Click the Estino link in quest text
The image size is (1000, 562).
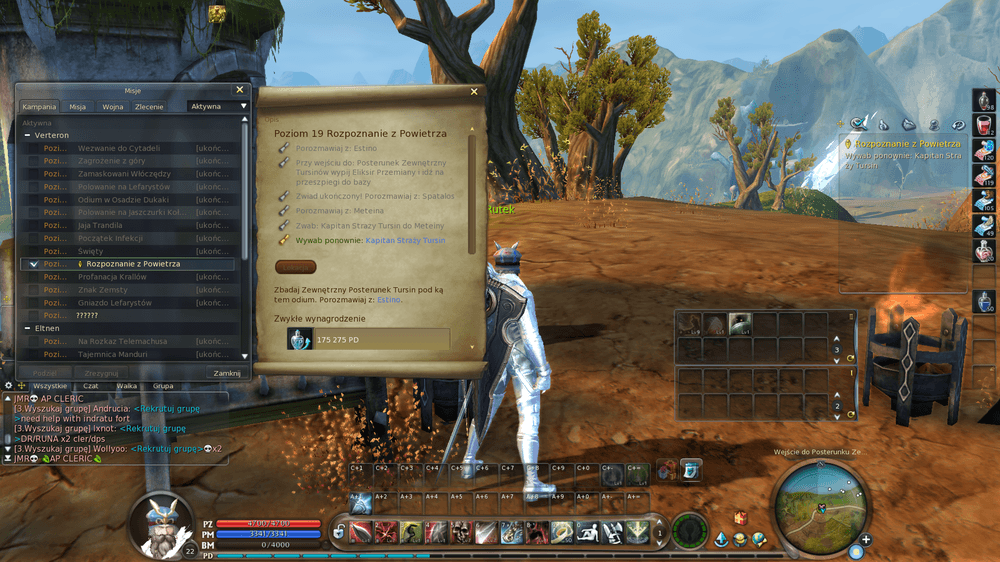pos(388,299)
